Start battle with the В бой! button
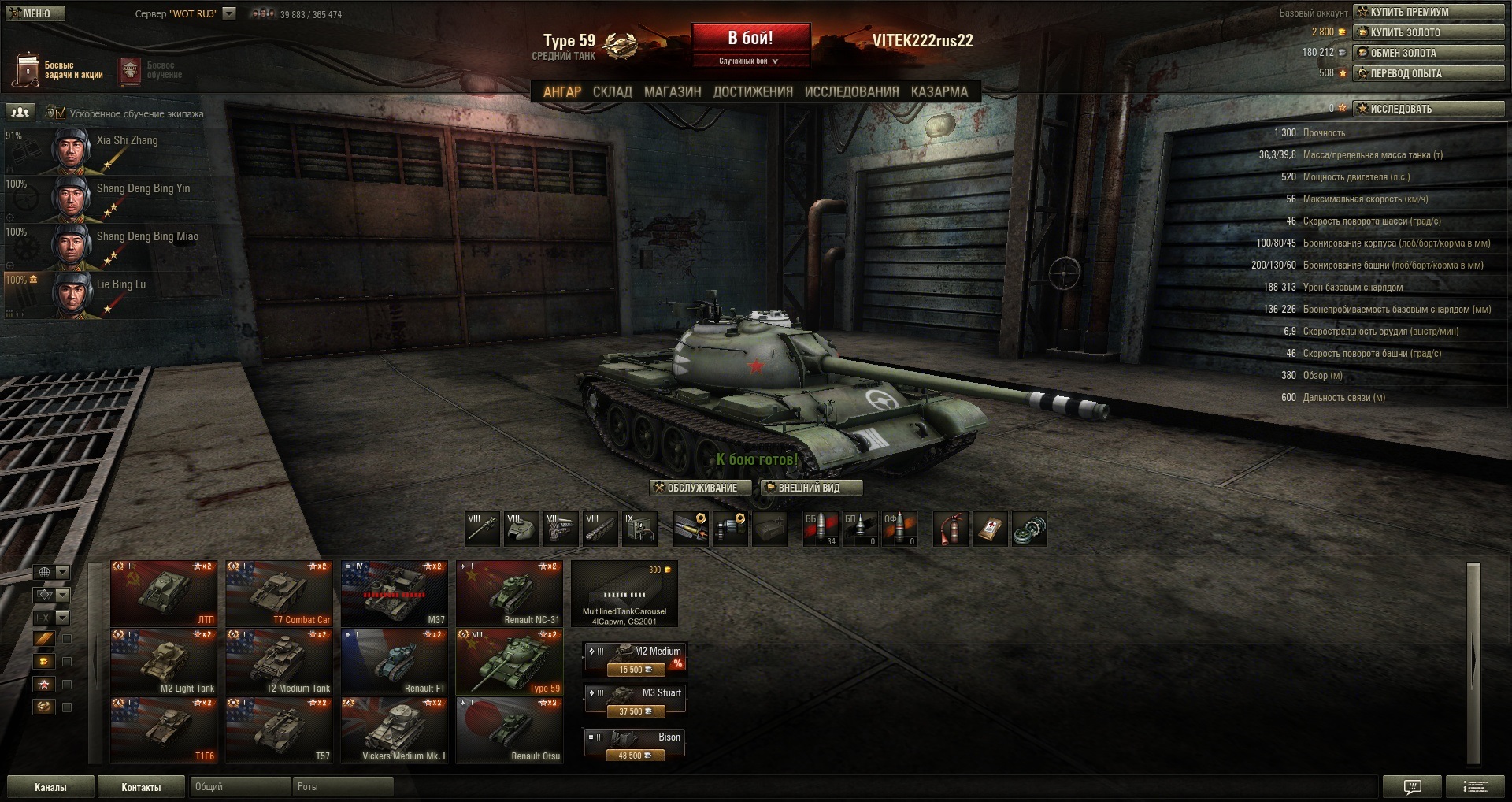Screen dimensions: 1512x802 pos(750,39)
